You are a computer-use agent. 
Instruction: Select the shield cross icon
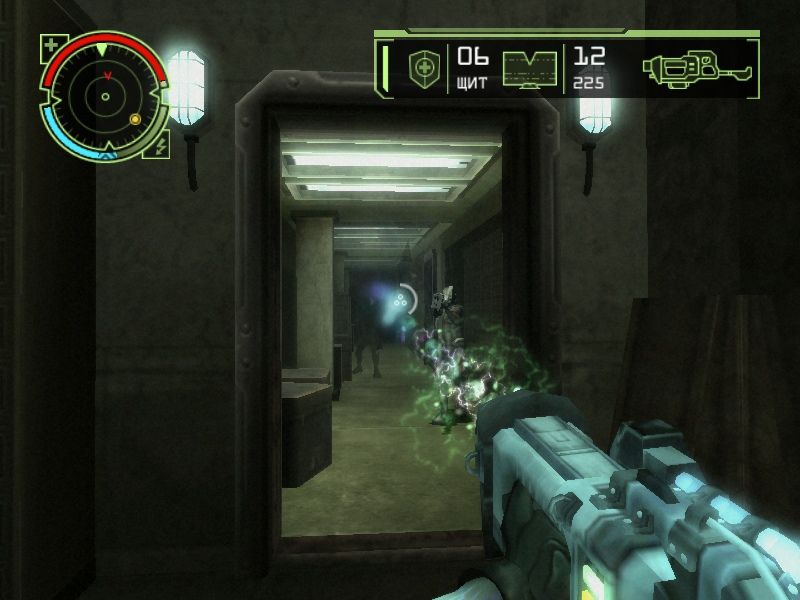coord(422,69)
